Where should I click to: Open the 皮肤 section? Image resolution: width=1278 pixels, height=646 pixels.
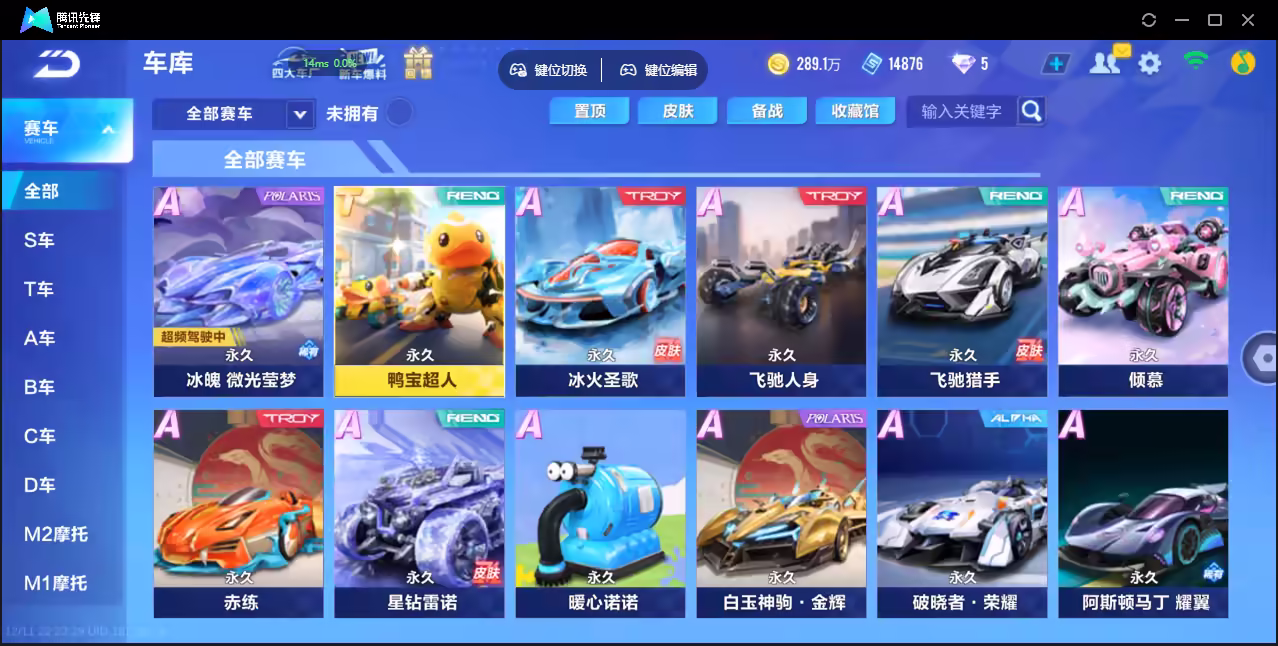click(677, 111)
